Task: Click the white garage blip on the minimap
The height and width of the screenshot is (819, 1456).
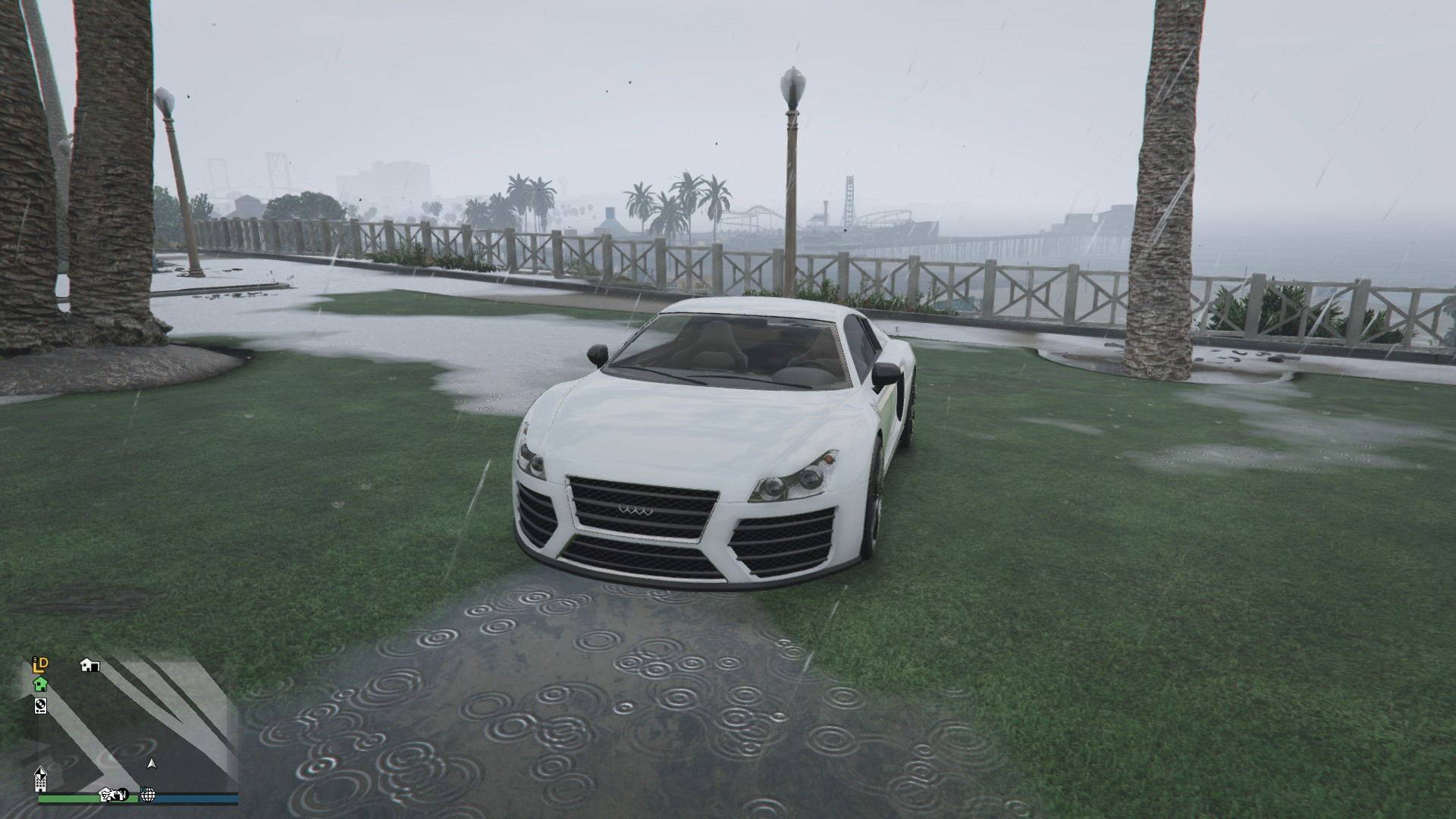Action: 89,665
